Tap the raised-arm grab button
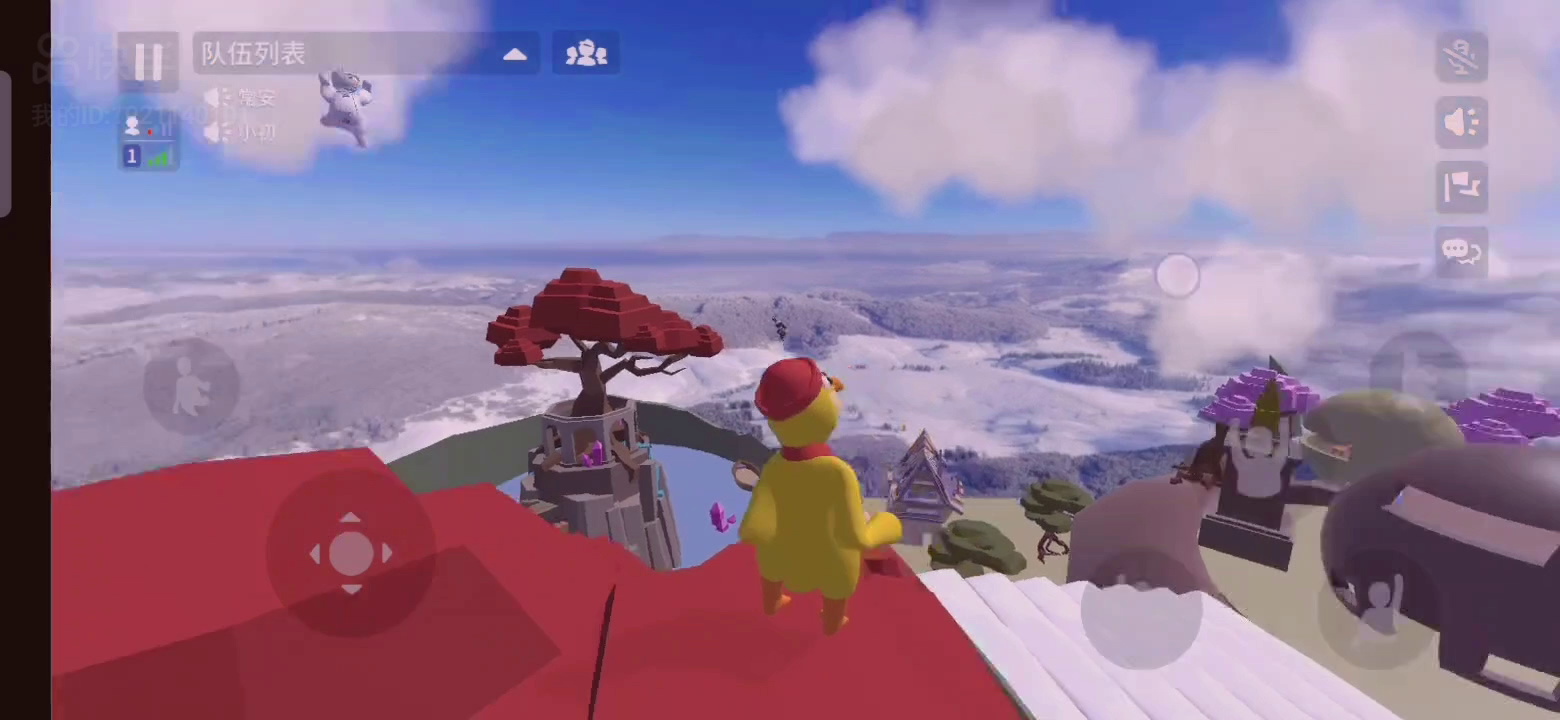The height and width of the screenshot is (720, 1560). pos(1378,608)
